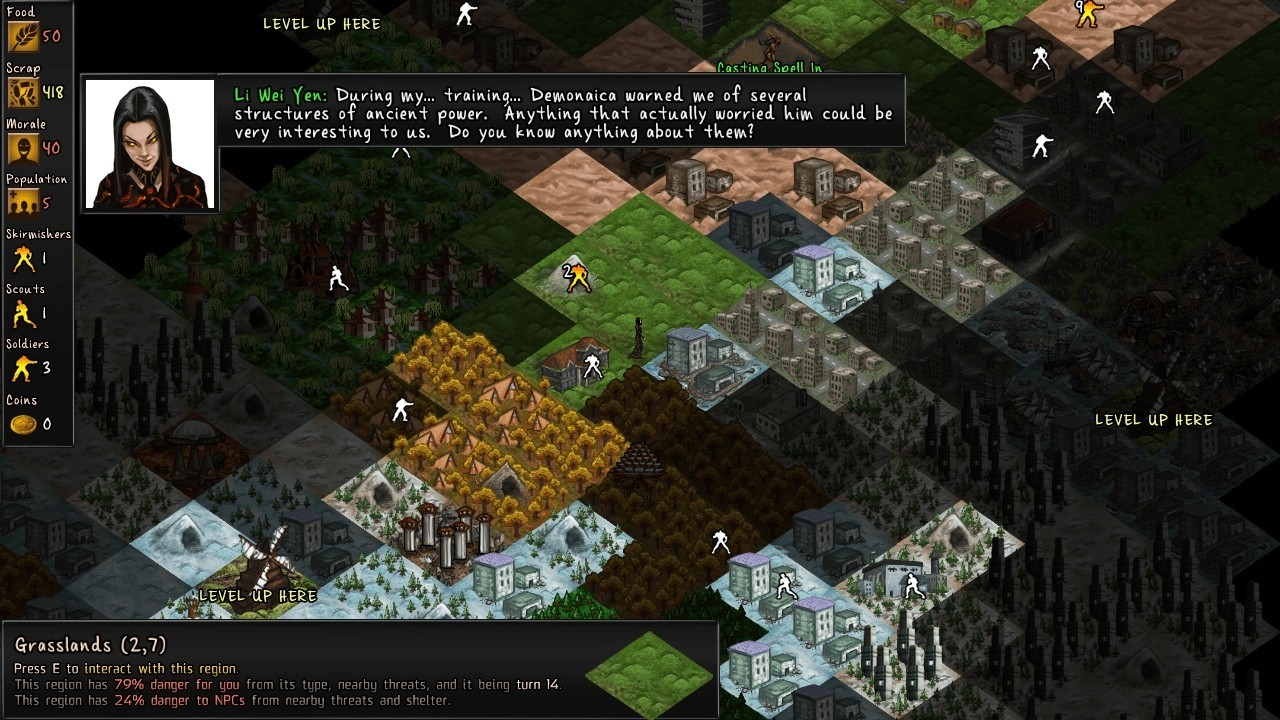Image resolution: width=1280 pixels, height=720 pixels.
Task: Click the gold Coins icon
Action: point(23,425)
